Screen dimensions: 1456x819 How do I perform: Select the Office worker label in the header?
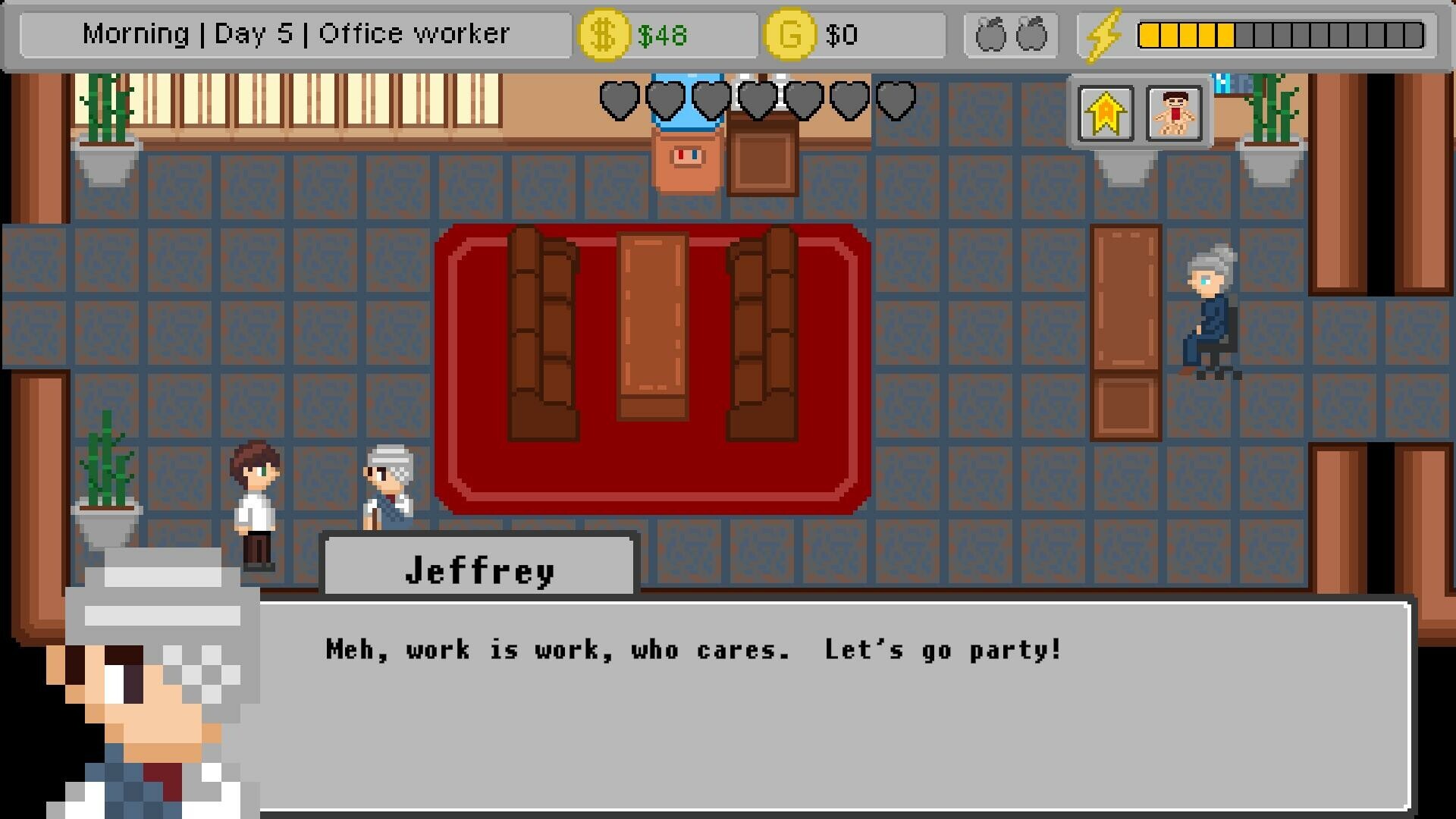tap(415, 33)
